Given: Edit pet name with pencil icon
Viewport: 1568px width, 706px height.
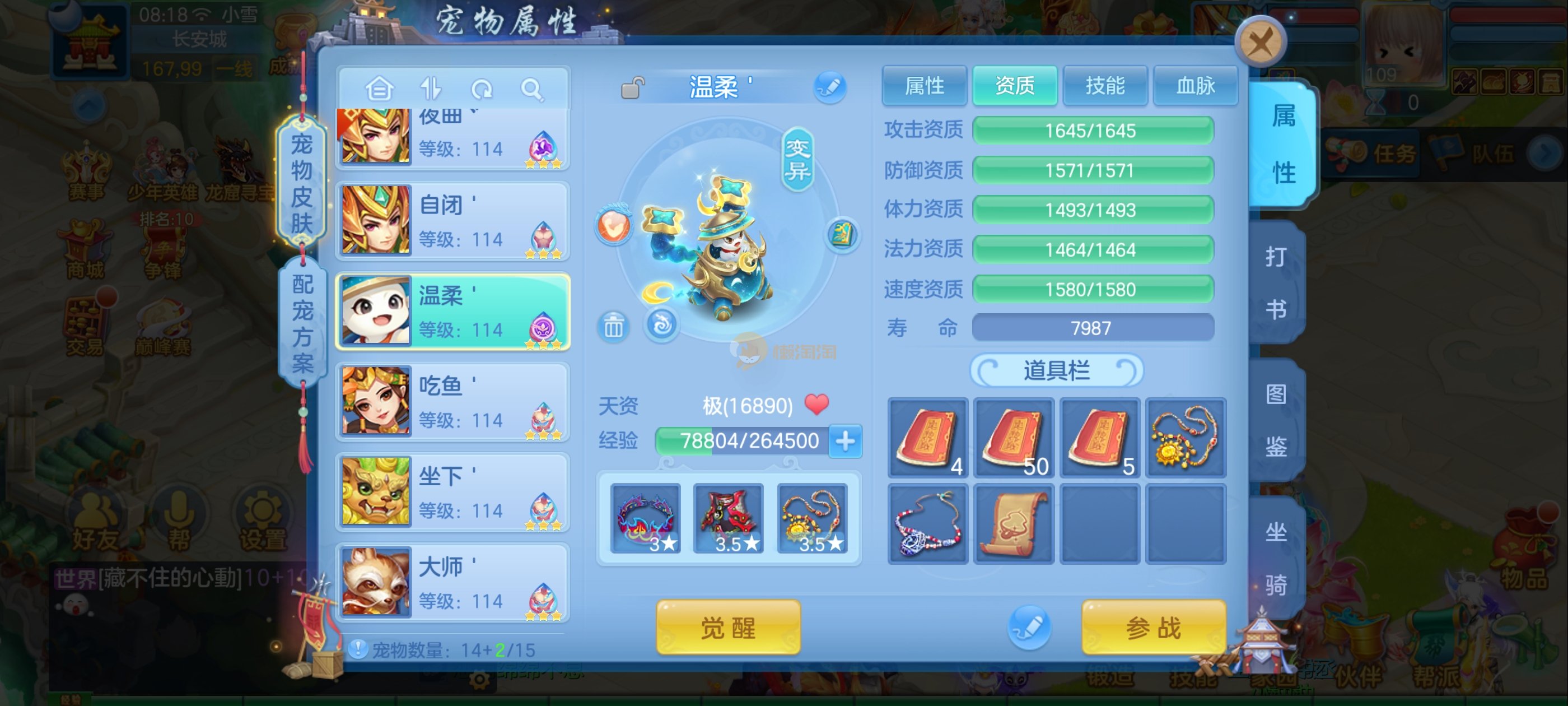Looking at the screenshot, I should click(x=830, y=87).
